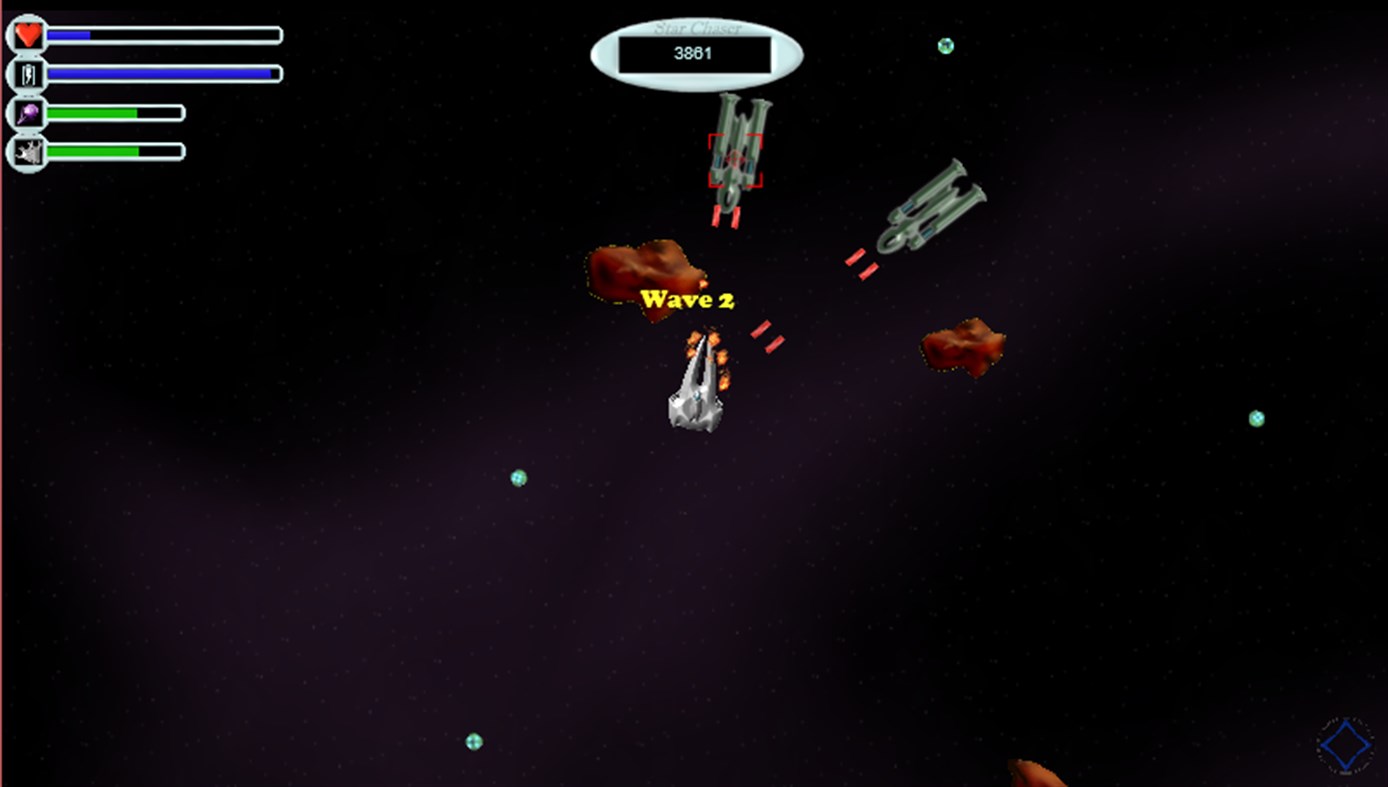
Task: Click the green crystal at bottom center
Action: pyautogui.click(x=472, y=742)
